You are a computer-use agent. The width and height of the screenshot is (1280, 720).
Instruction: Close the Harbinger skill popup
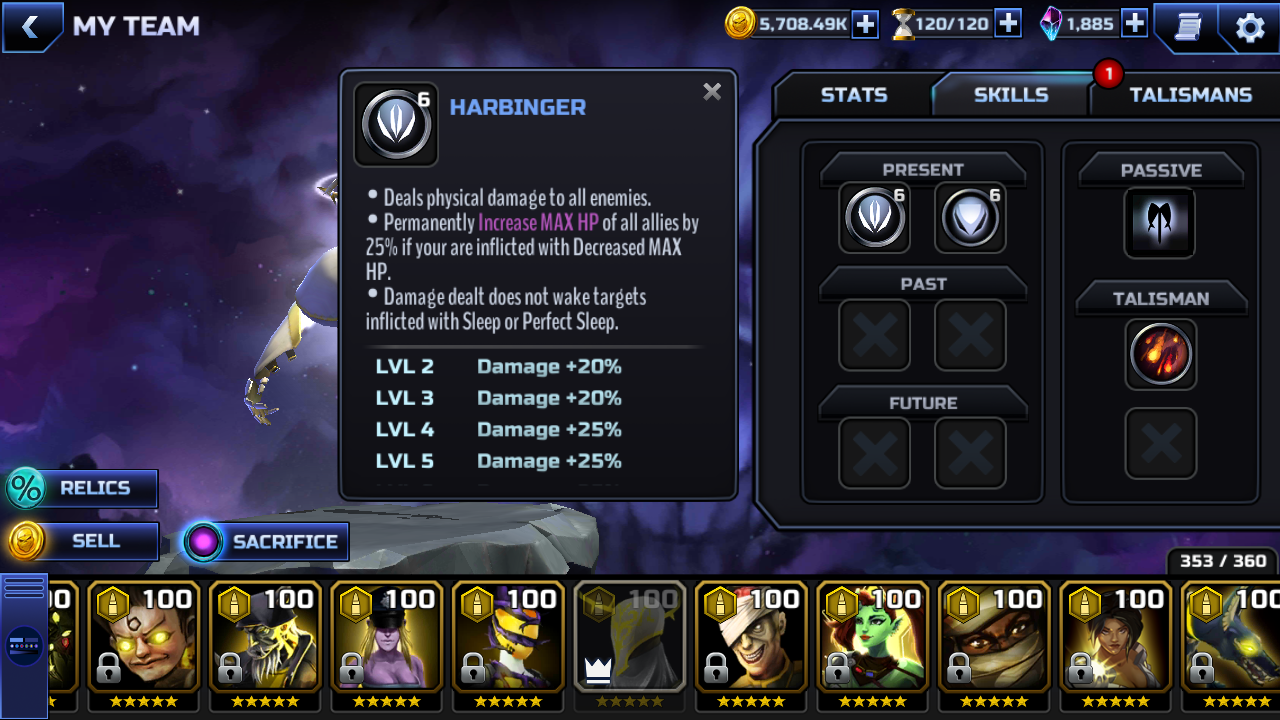tap(712, 92)
